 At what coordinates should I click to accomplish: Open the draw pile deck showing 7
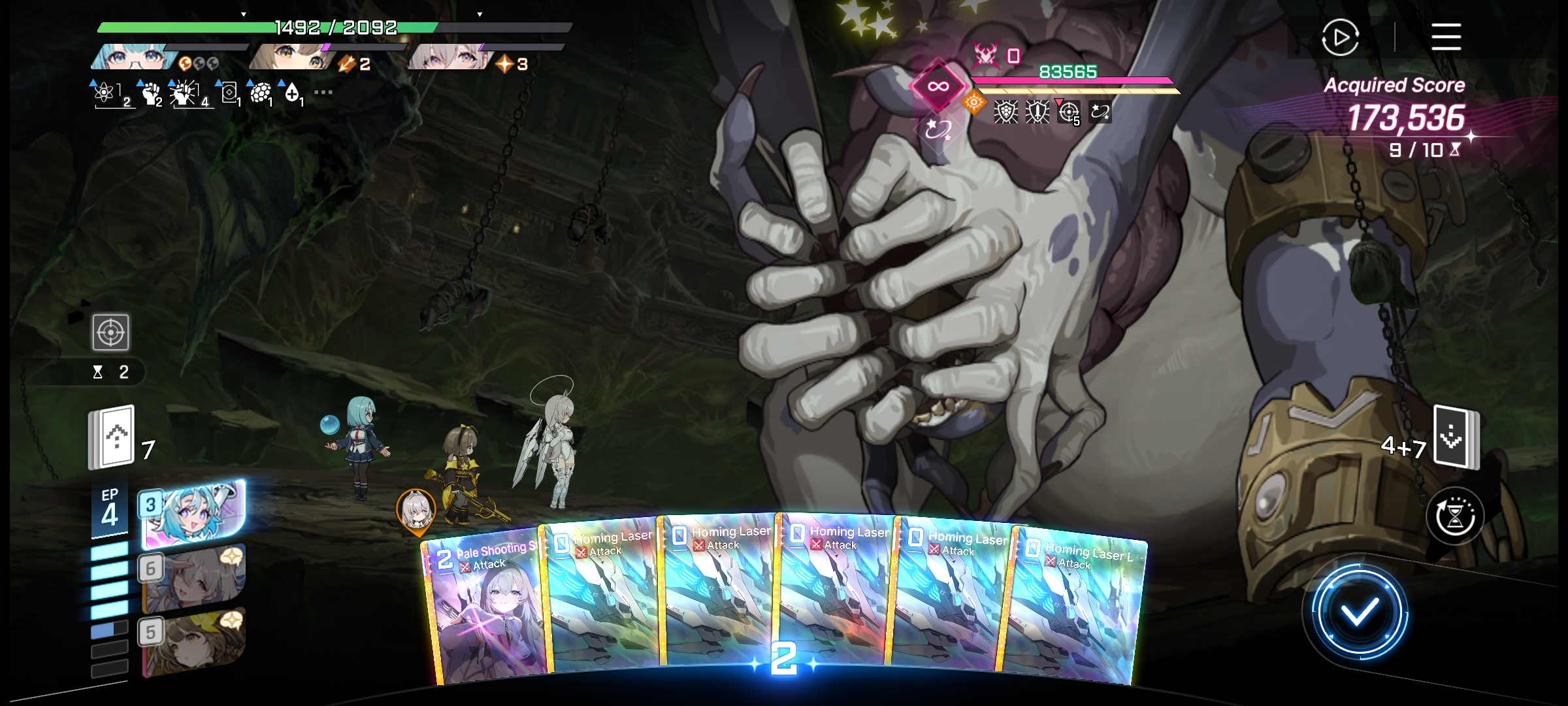point(112,437)
